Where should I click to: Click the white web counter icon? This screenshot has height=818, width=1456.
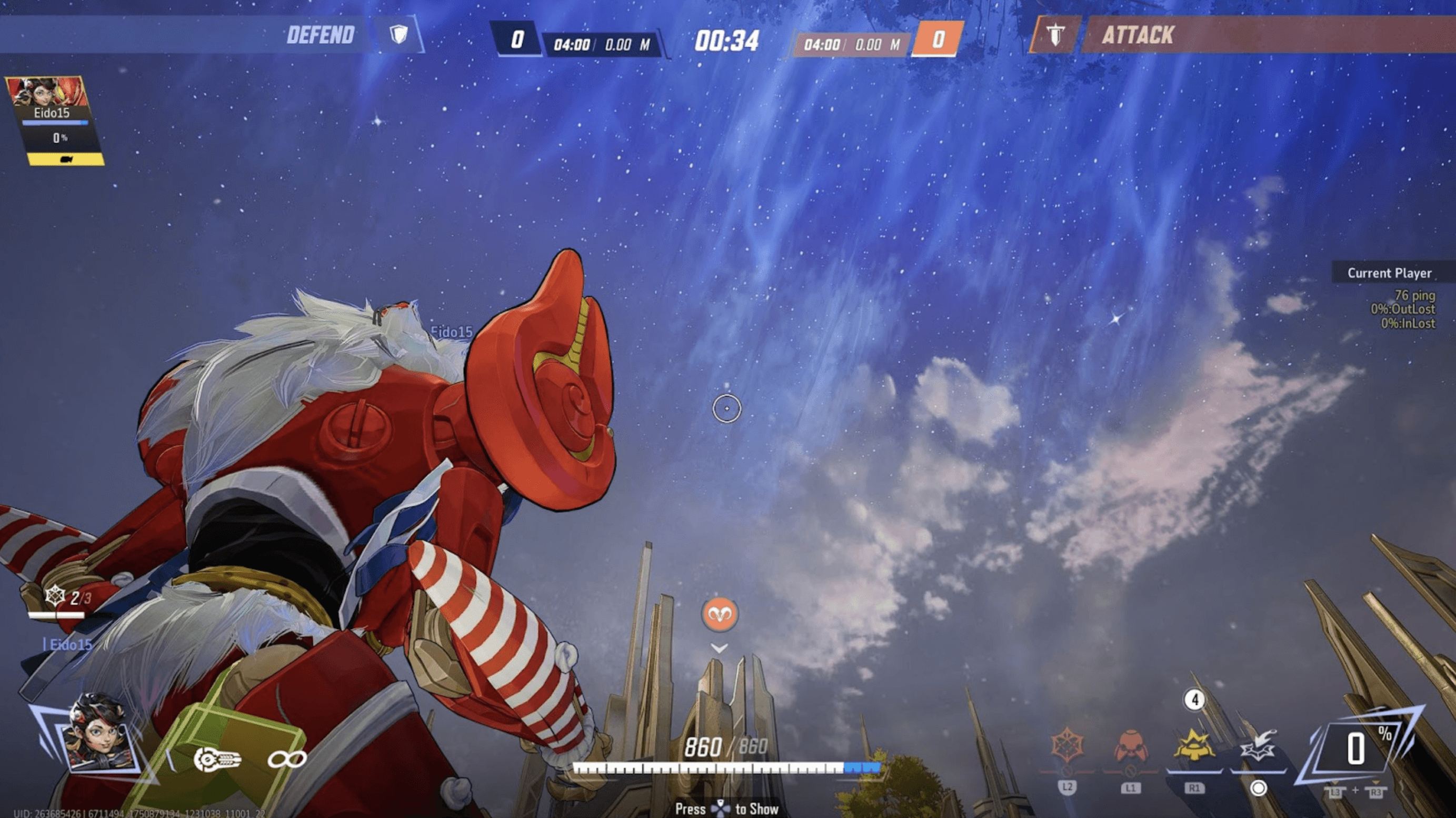pyautogui.click(x=55, y=595)
